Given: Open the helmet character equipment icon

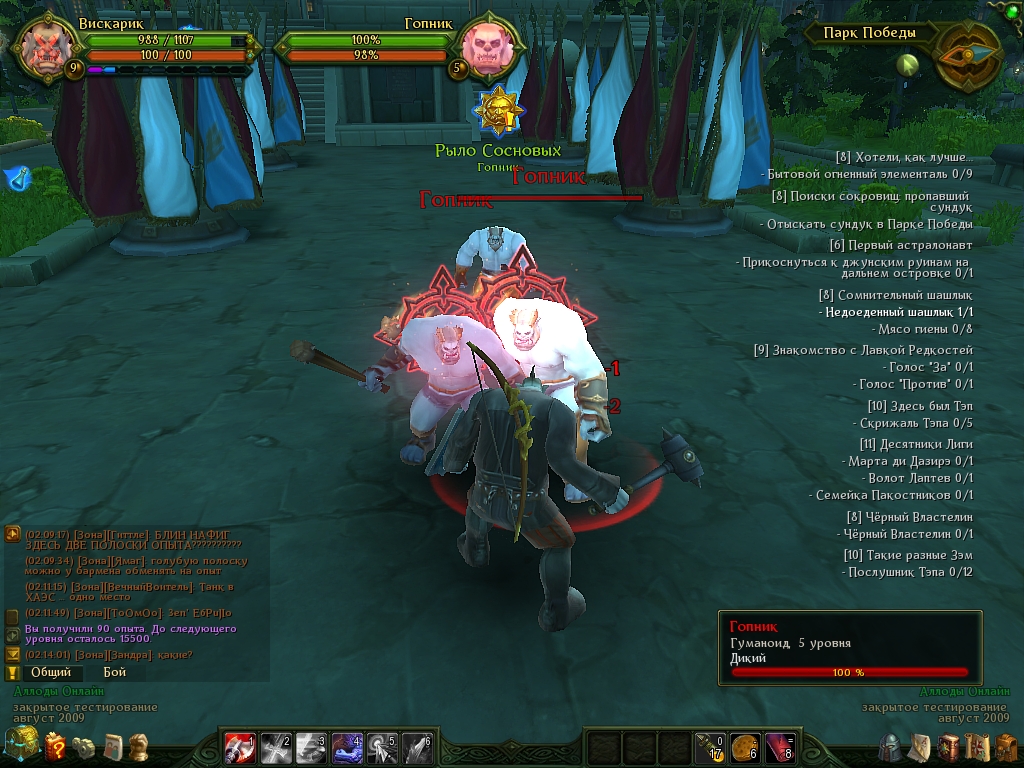Looking at the screenshot, I should pos(890,747).
